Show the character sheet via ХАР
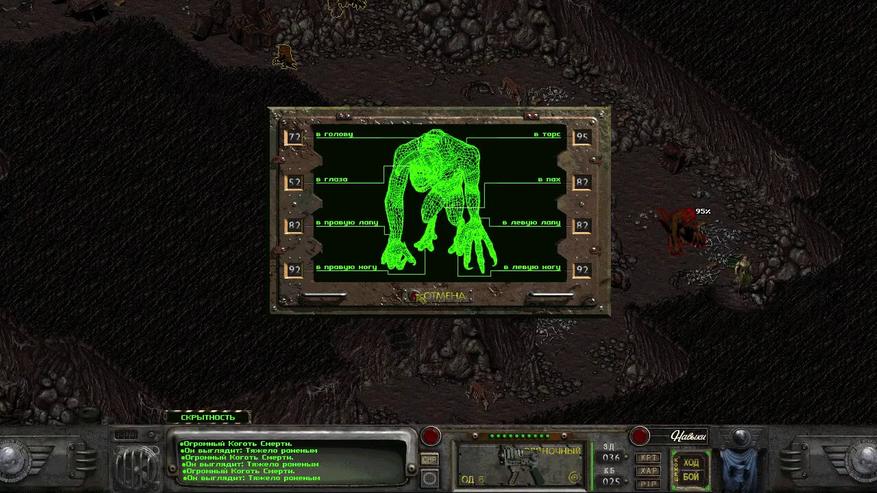Viewport: 877px width, 493px height. 648,468
